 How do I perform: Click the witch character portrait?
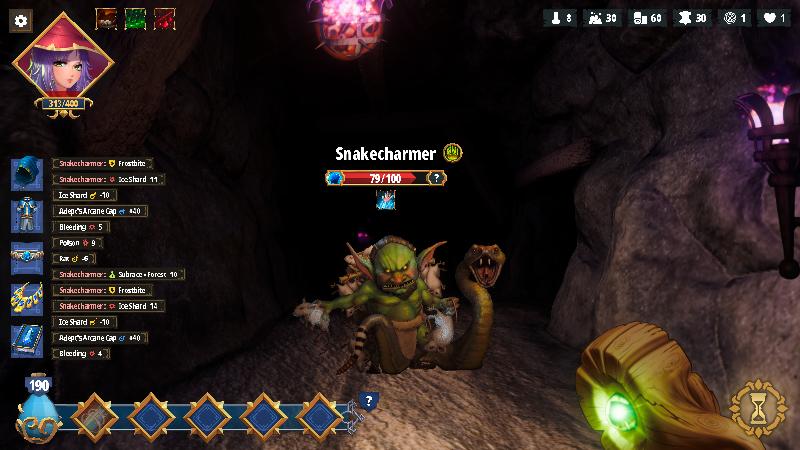coord(63,58)
